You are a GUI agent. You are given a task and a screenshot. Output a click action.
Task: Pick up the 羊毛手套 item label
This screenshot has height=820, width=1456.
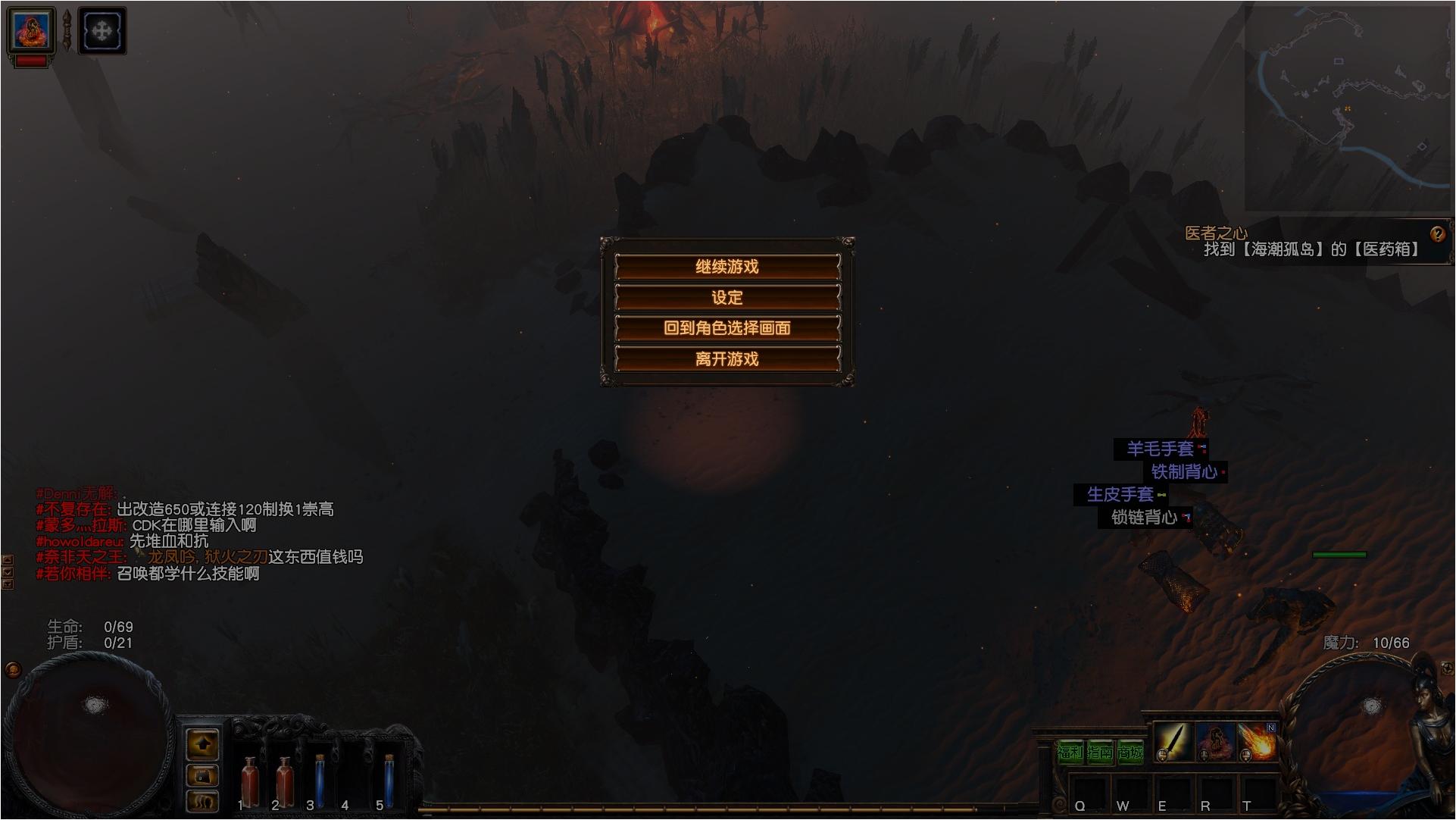1160,449
